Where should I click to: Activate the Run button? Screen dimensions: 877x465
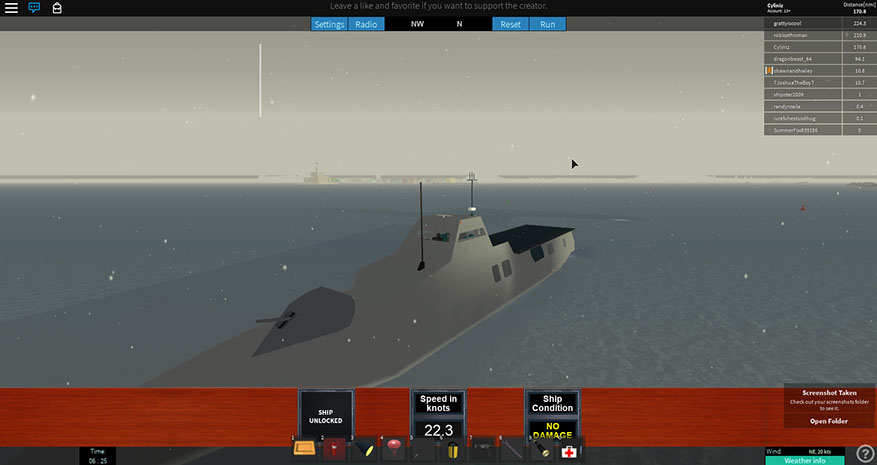click(547, 24)
